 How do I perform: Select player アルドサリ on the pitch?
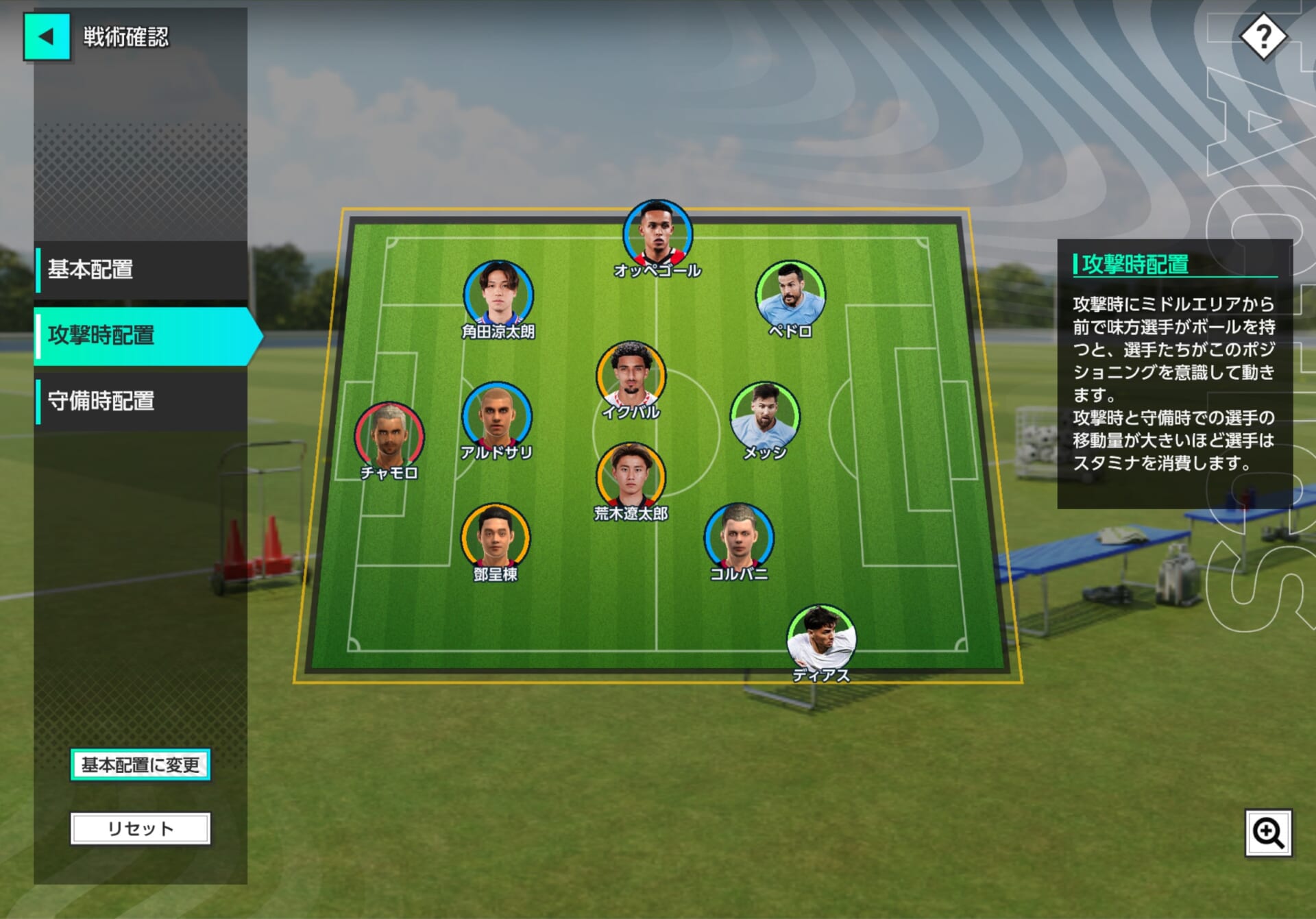[496, 417]
